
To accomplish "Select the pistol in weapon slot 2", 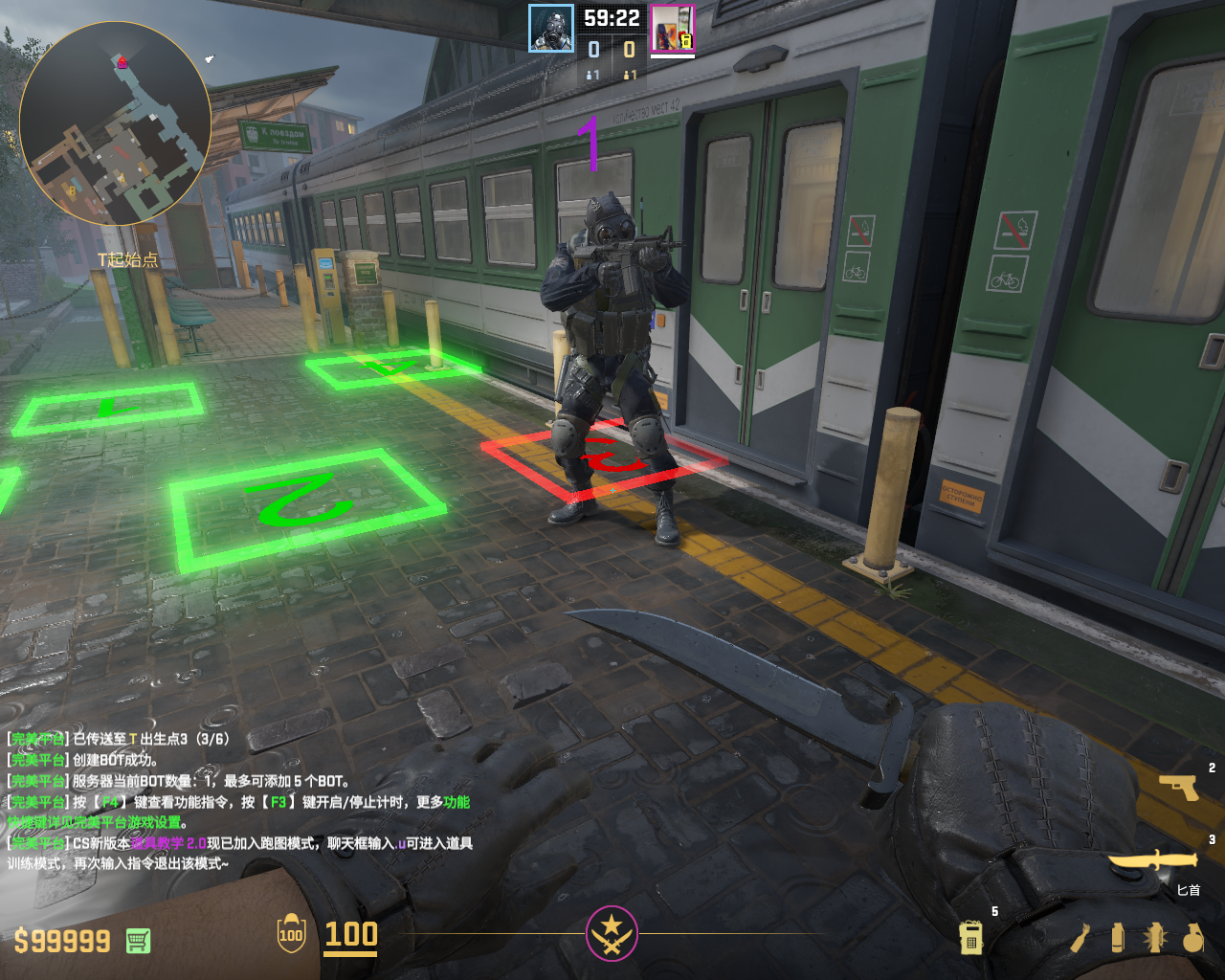I will [x=1179, y=787].
